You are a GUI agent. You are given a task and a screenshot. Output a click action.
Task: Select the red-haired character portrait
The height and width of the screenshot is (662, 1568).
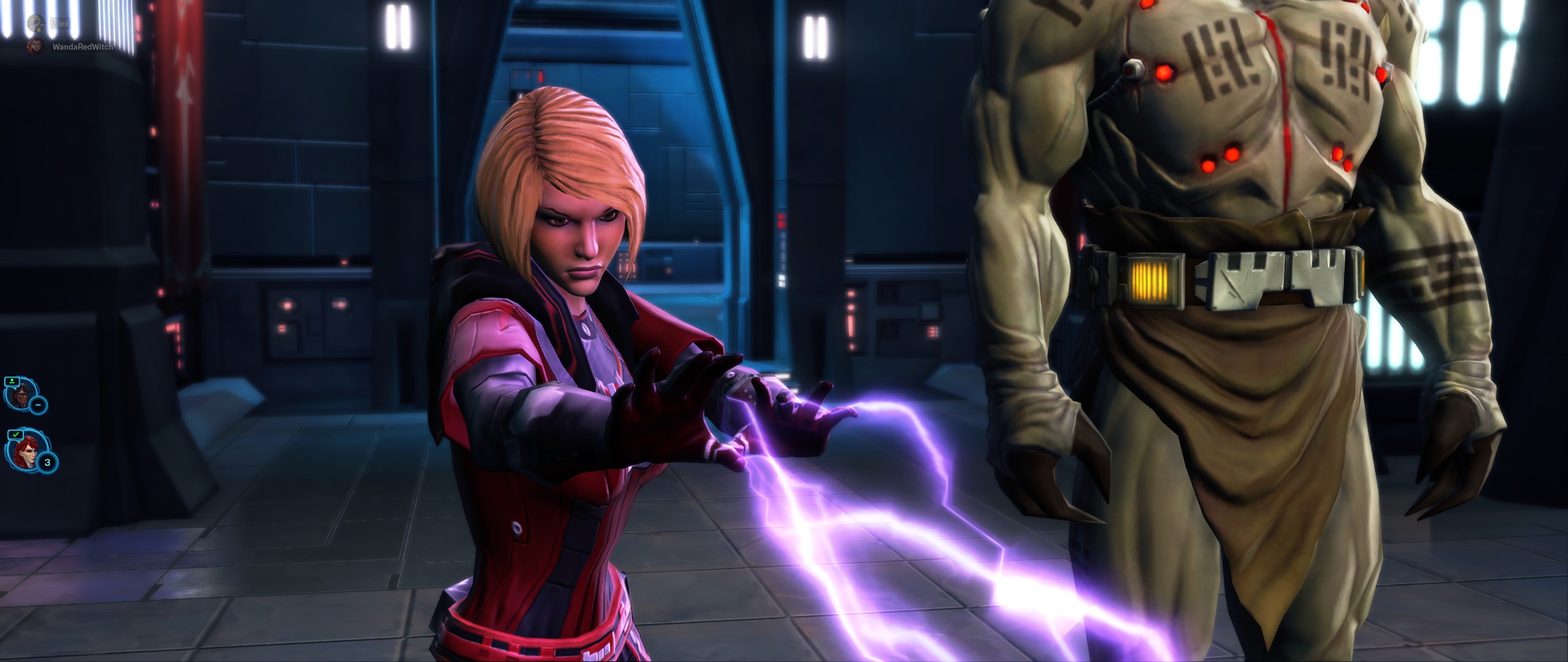[x=27, y=453]
